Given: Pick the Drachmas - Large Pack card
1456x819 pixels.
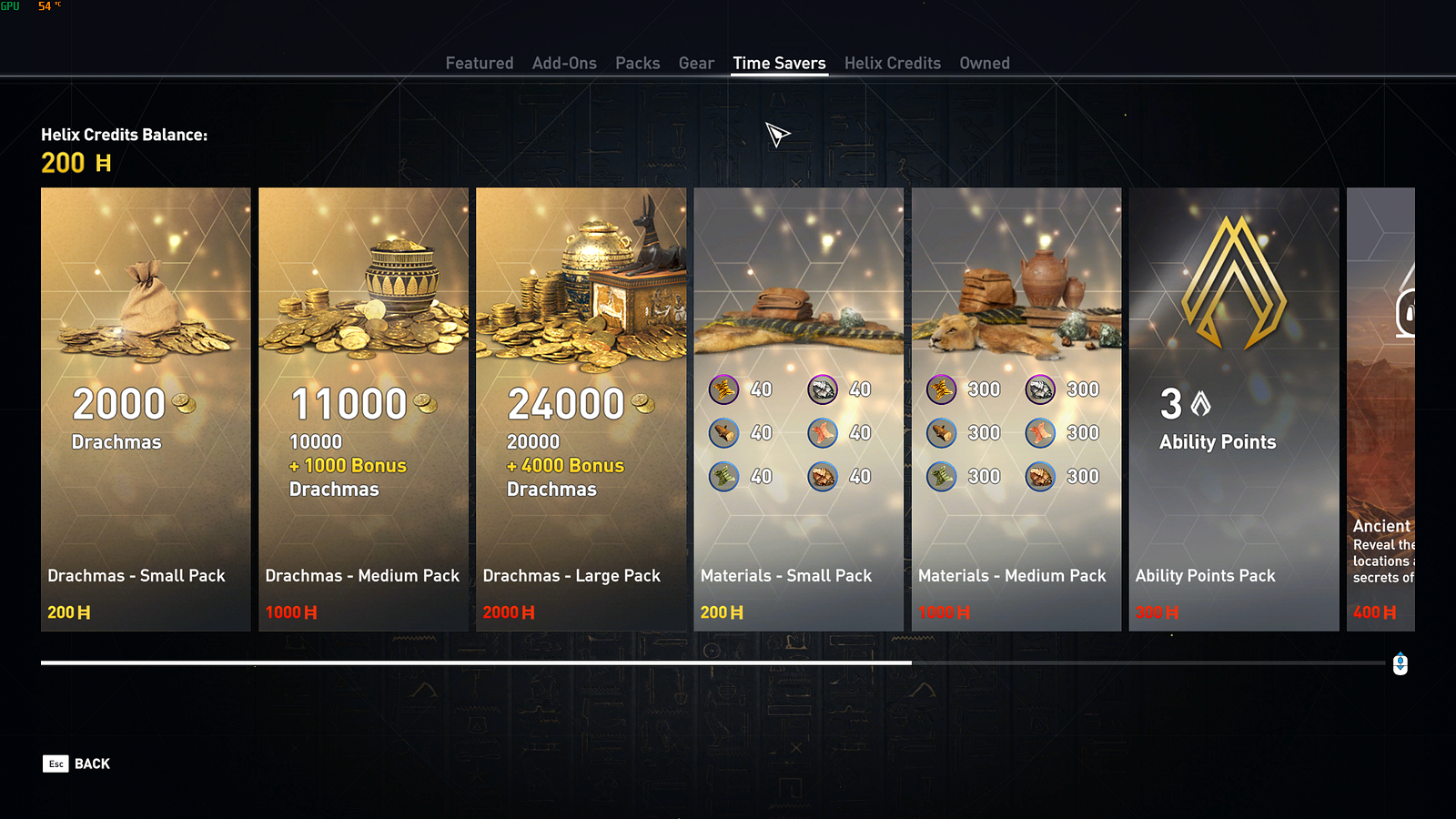Looking at the screenshot, I should coord(581,409).
